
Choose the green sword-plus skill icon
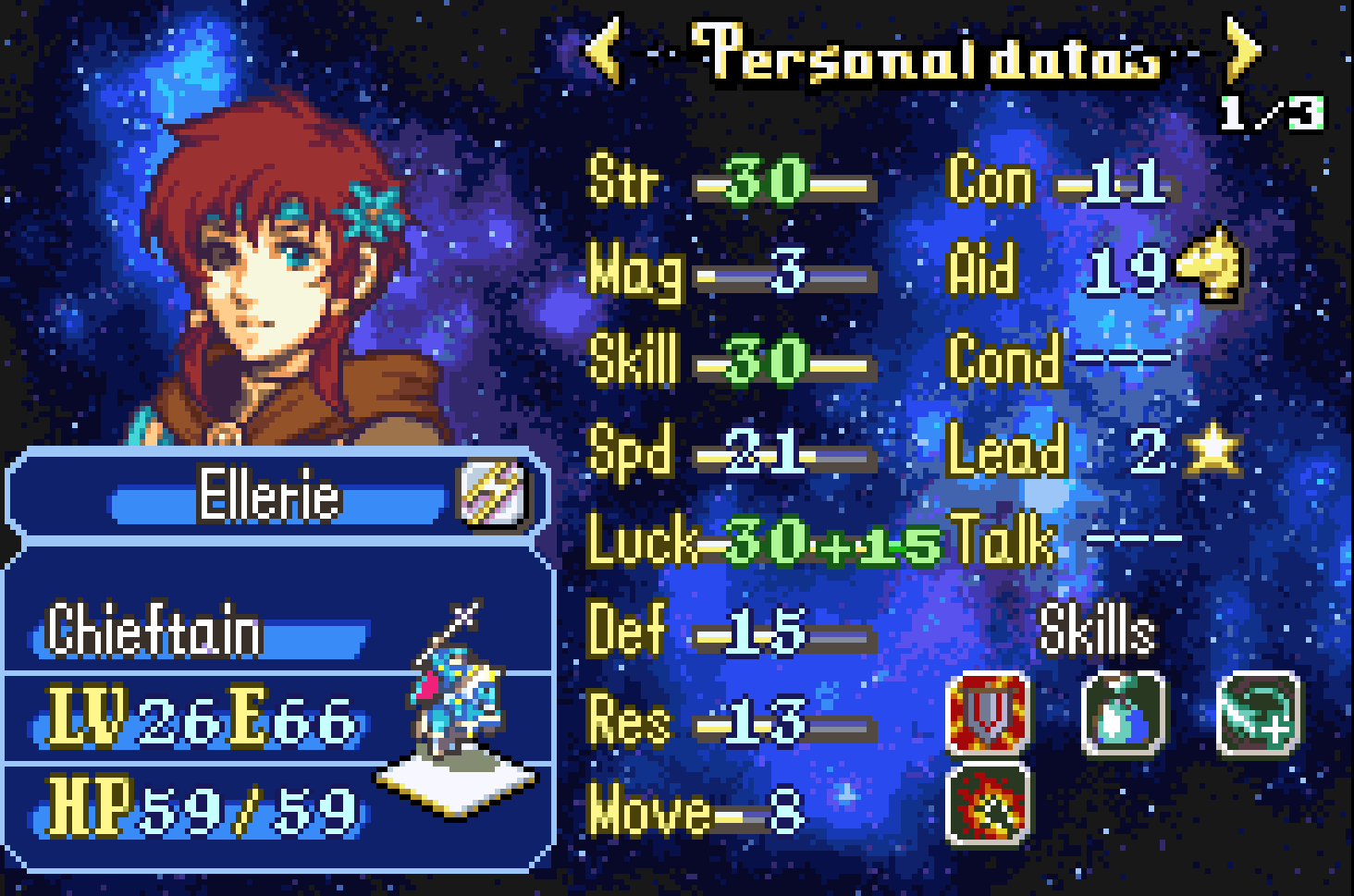point(1258,713)
